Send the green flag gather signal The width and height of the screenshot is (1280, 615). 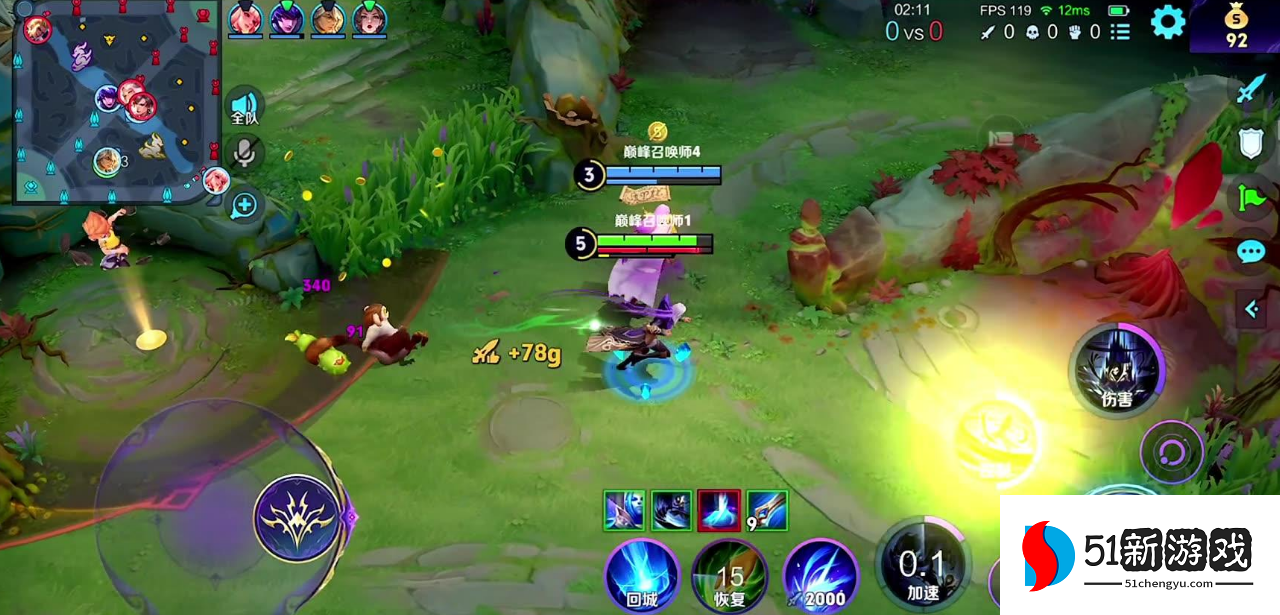[x=1251, y=197]
